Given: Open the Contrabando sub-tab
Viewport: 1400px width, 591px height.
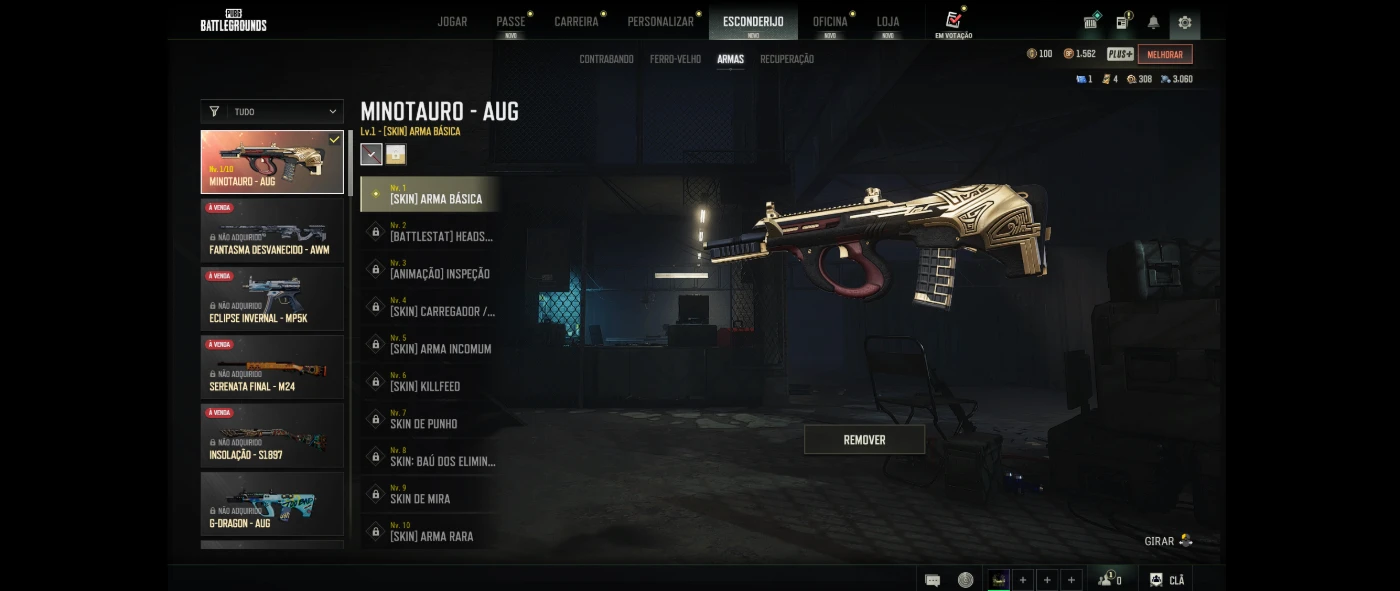Looking at the screenshot, I should click(606, 59).
